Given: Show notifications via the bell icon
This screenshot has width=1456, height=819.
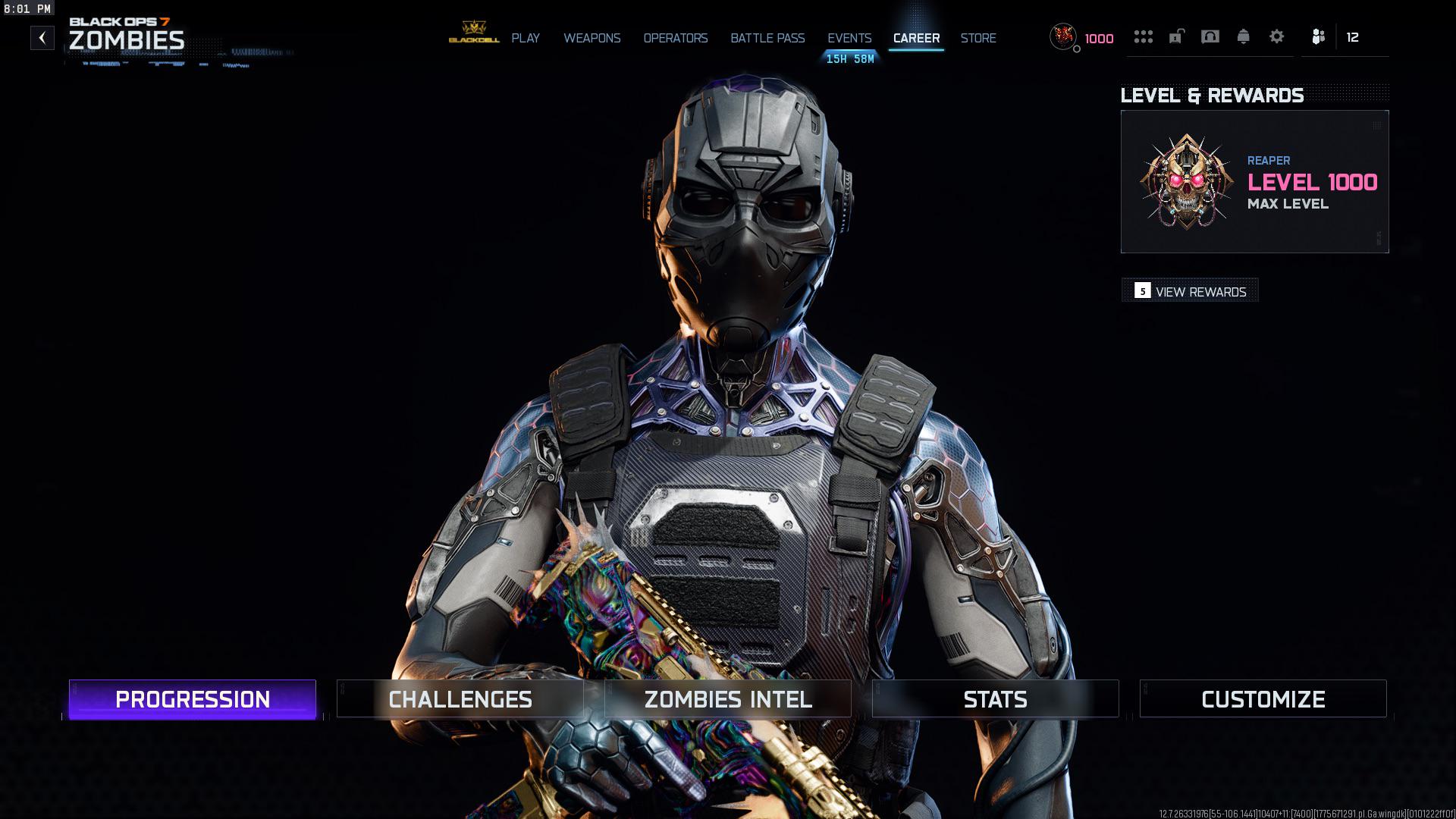Looking at the screenshot, I should [x=1243, y=36].
